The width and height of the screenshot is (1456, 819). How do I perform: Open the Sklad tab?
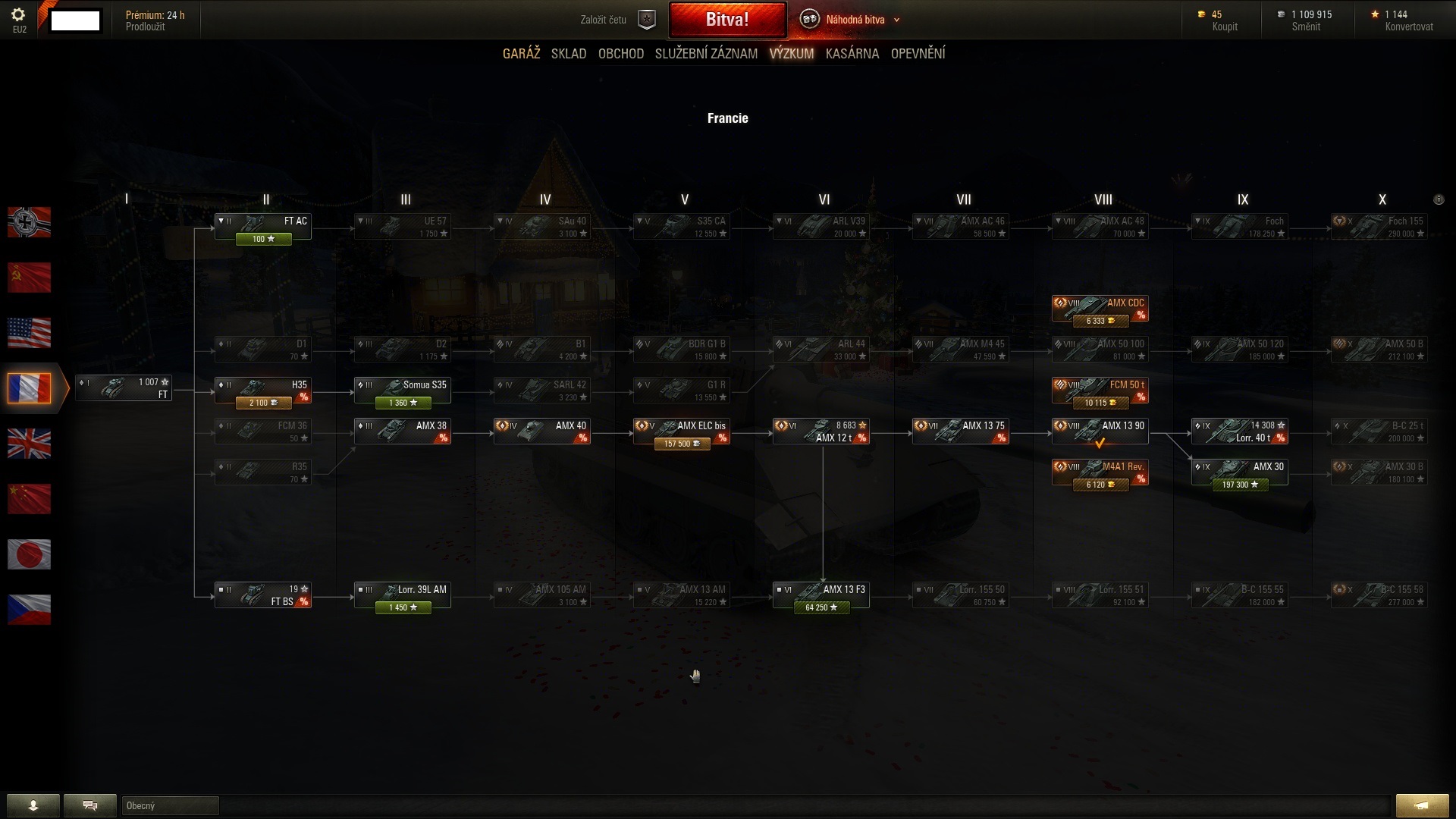(569, 54)
